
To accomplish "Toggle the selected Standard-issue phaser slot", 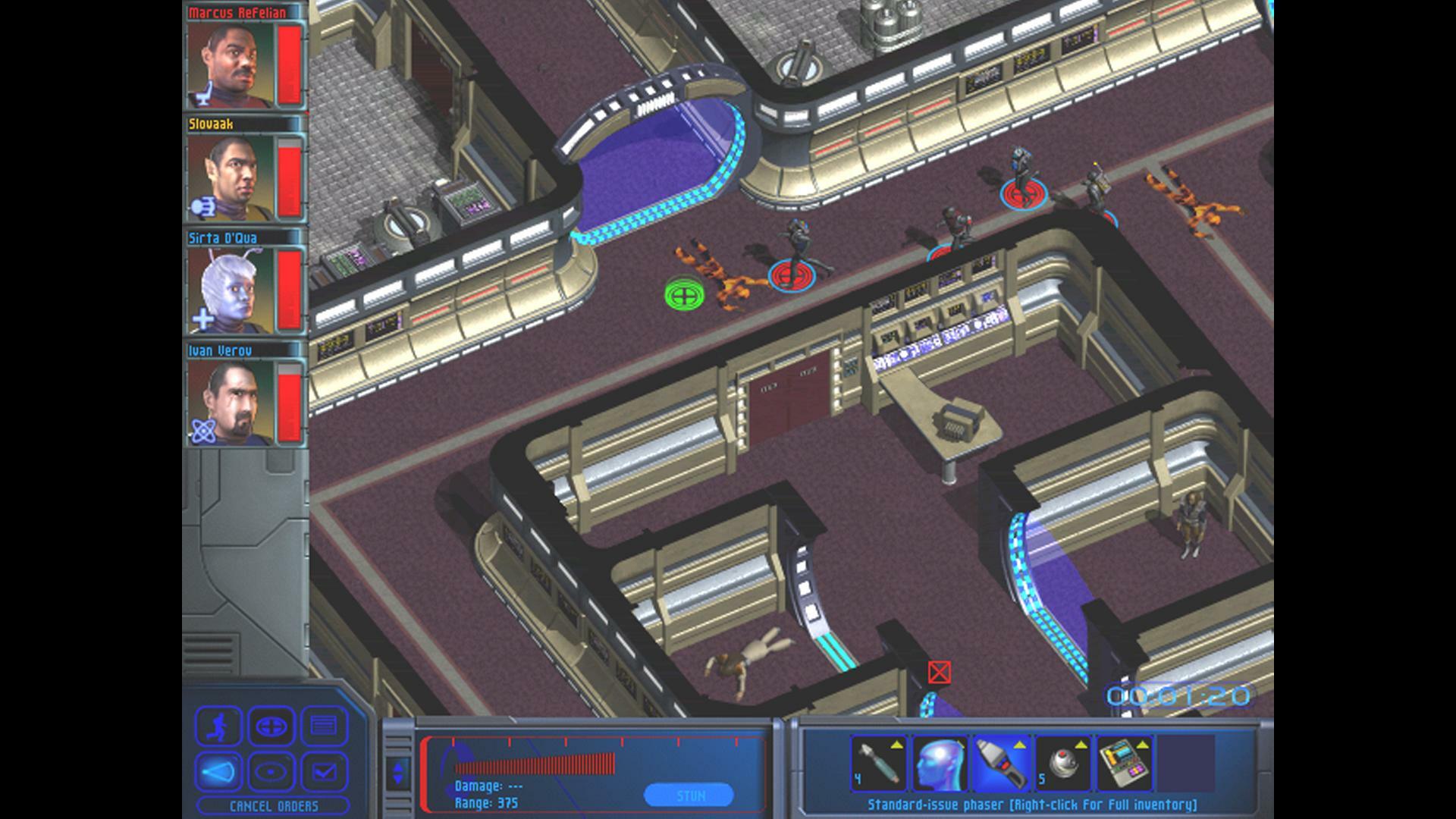I will point(1002,763).
